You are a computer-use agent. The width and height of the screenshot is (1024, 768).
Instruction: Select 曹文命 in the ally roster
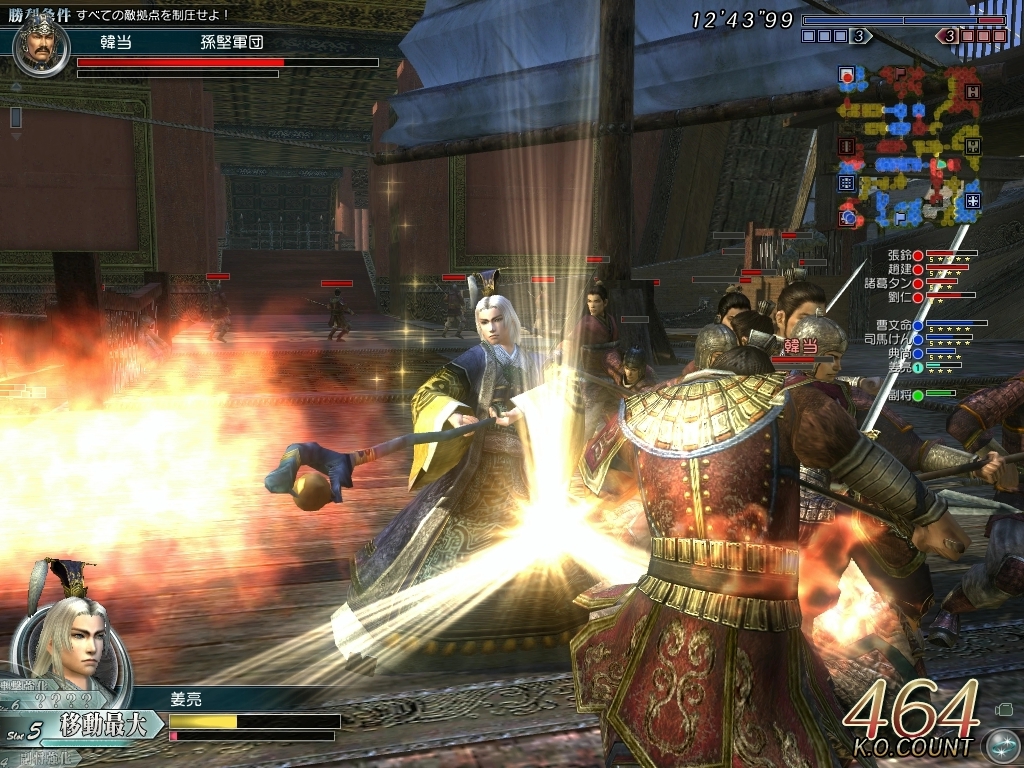893,325
